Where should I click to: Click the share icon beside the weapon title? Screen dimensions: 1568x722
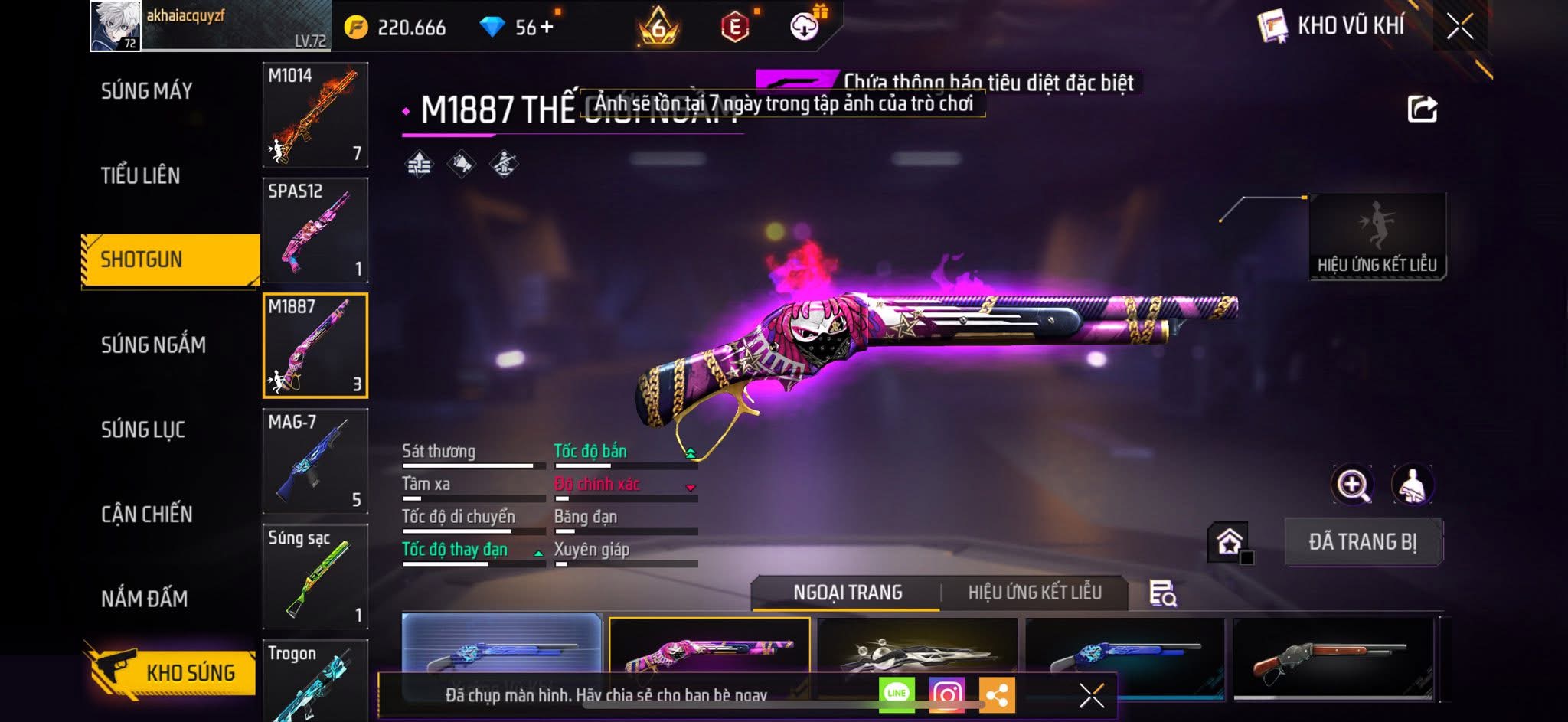pyautogui.click(x=1422, y=109)
